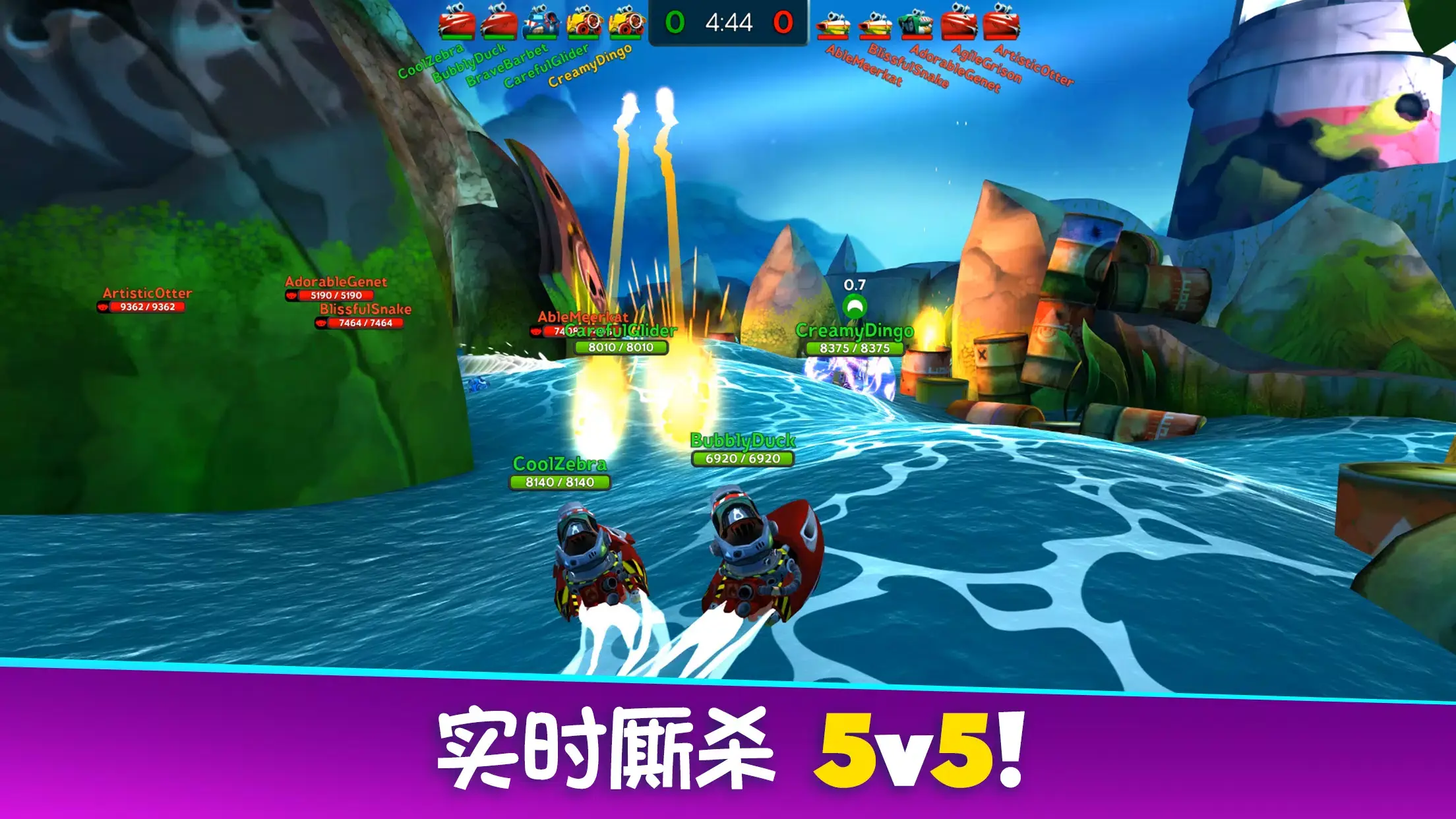Select BlissfulSnake's enemy portrait icon
This screenshot has width=1456, height=819.
pyautogui.click(x=874, y=25)
